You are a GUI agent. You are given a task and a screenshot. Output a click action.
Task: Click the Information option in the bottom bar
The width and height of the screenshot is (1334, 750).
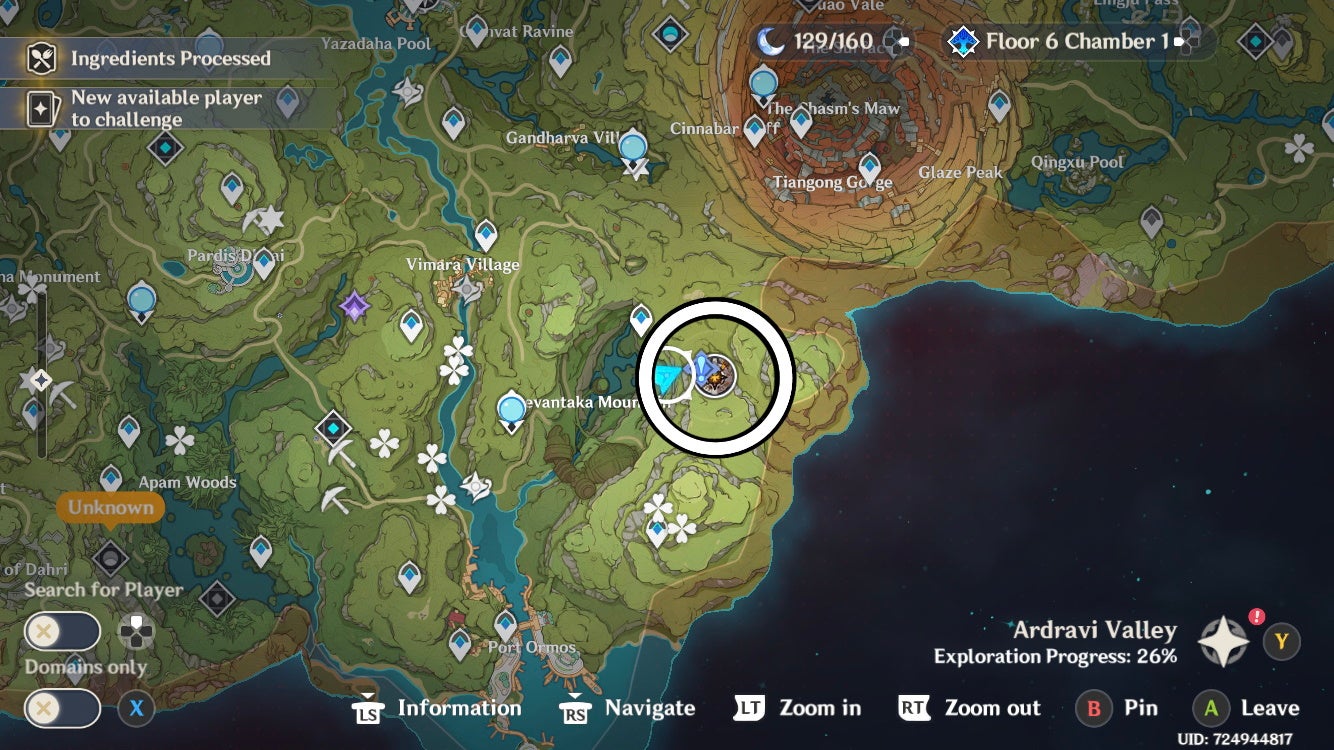(x=459, y=708)
